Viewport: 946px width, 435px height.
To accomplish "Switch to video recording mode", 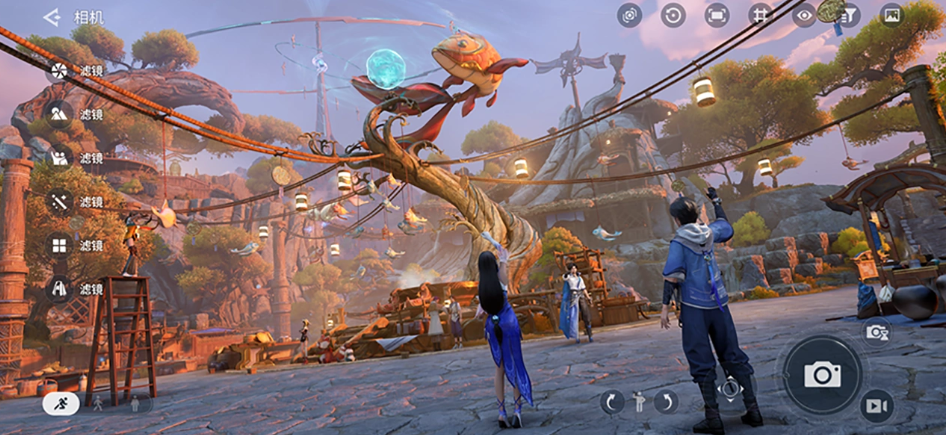I will 877,405.
